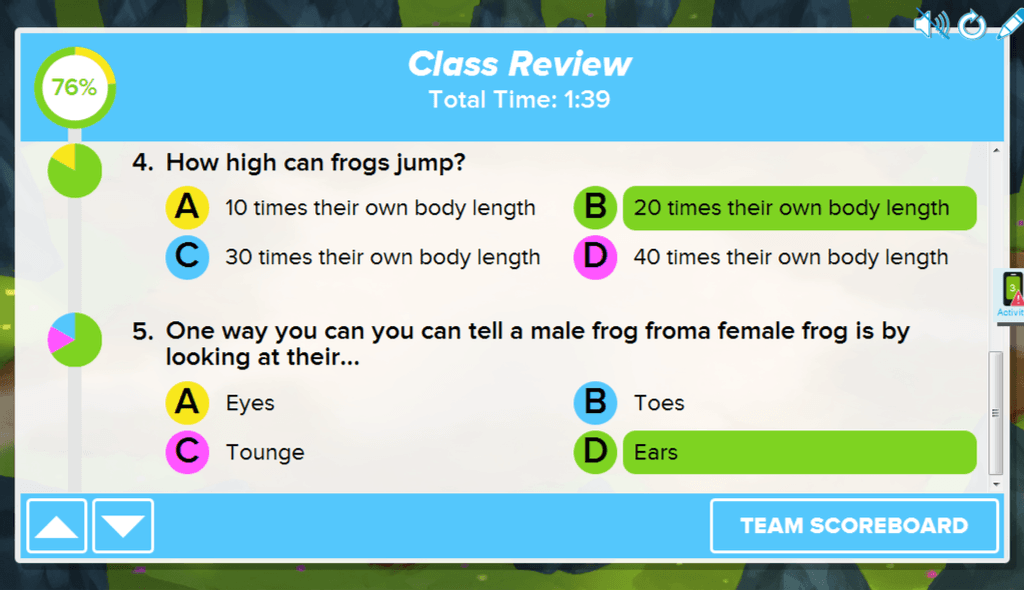Click the question 5 results pie chart
The image size is (1024, 593).
click(x=75, y=340)
